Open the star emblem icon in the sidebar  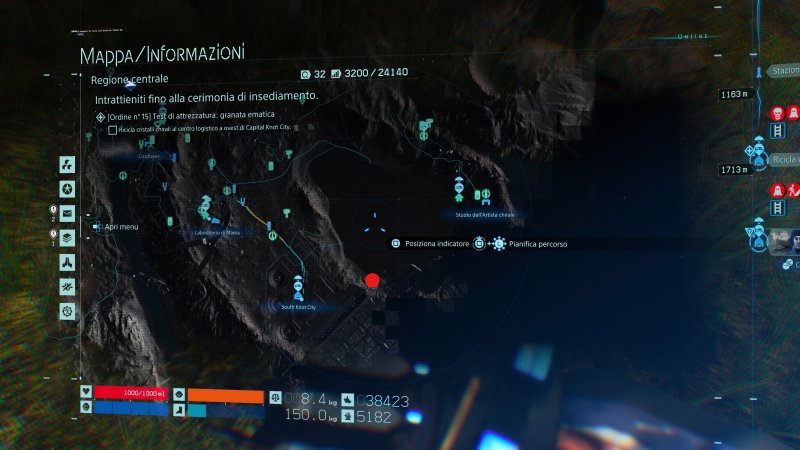(x=67, y=189)
